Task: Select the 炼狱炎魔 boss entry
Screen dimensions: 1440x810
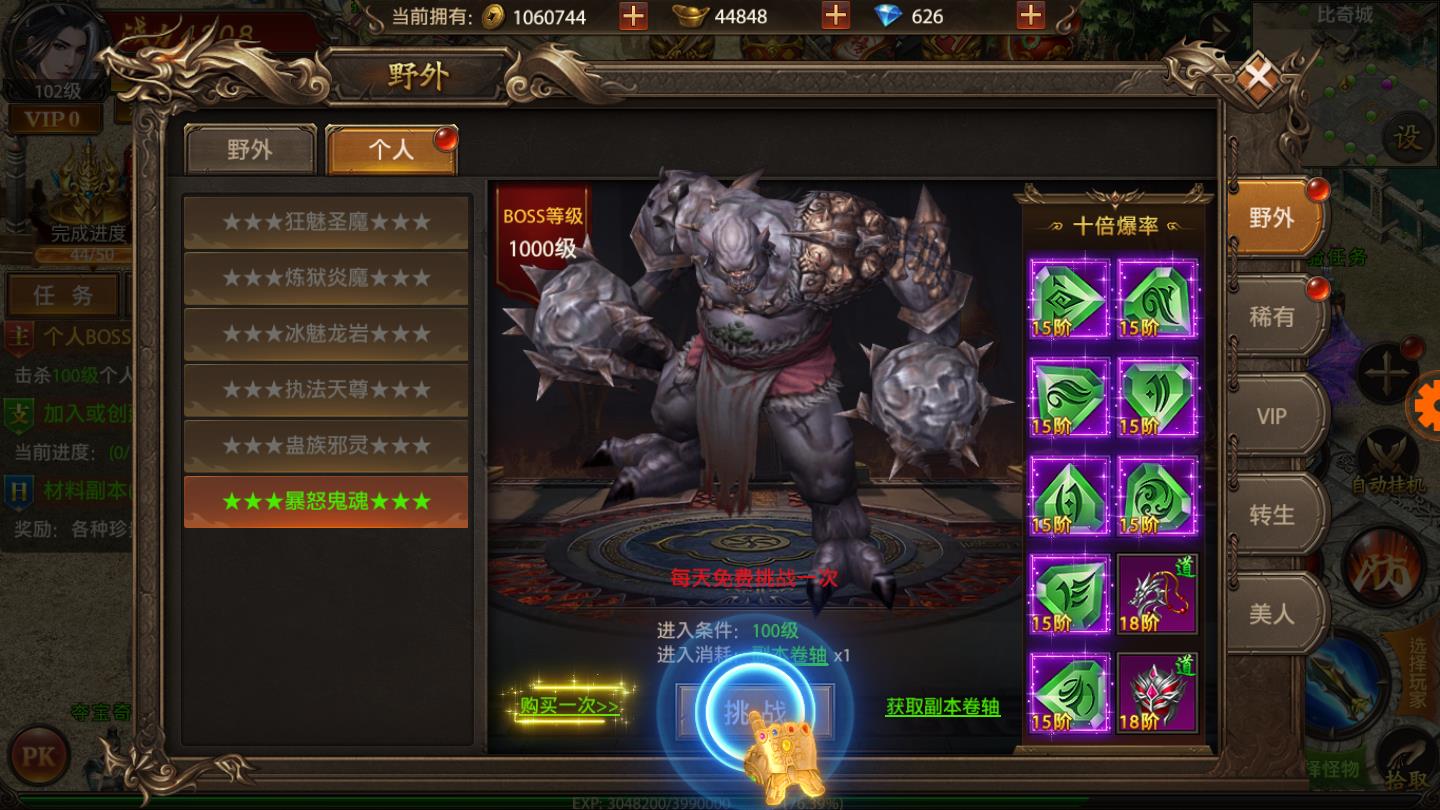Action: [x=326, y=278]
